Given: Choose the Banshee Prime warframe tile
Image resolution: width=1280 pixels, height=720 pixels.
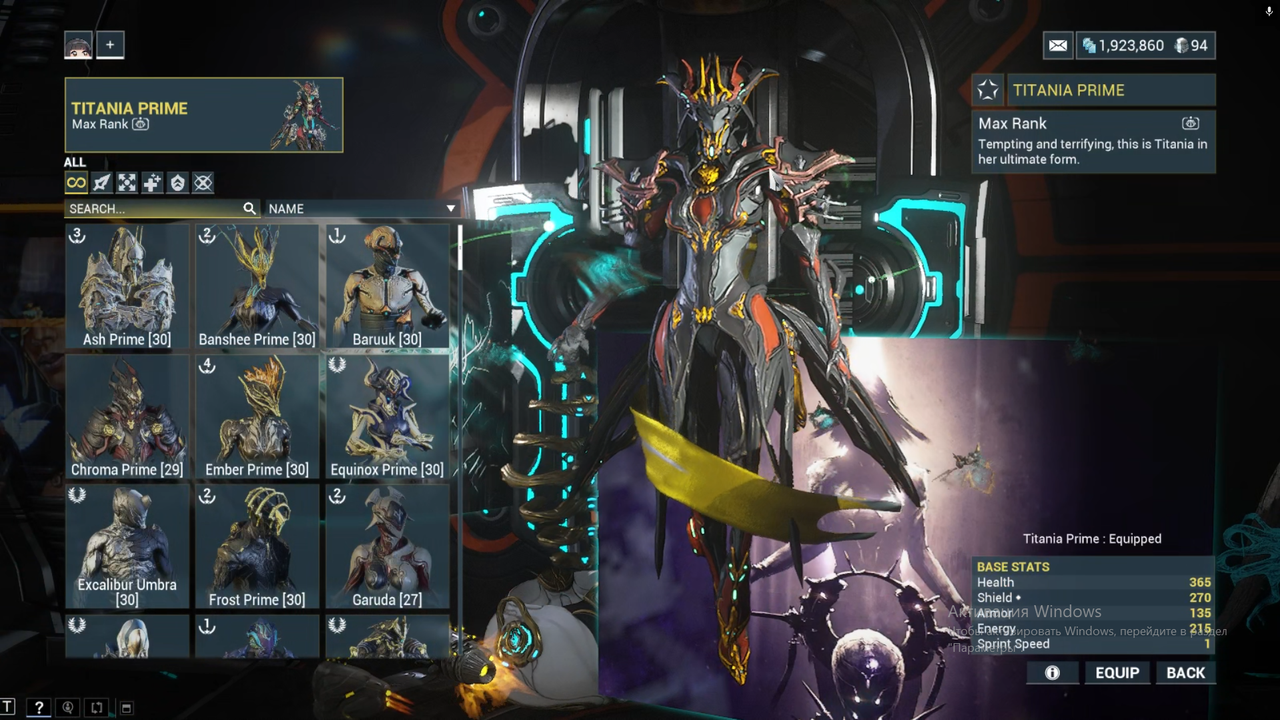Looking at the screenshot, I should click(257, 286).
